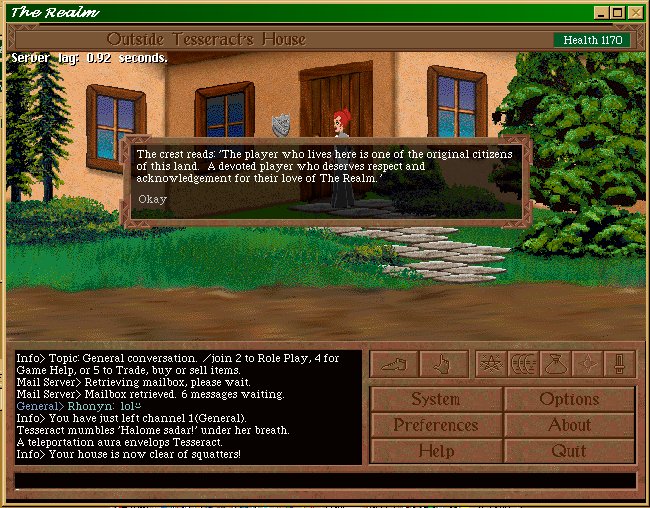
Task: Click the sword hilt icon
Action: click(x=620, y=364)
